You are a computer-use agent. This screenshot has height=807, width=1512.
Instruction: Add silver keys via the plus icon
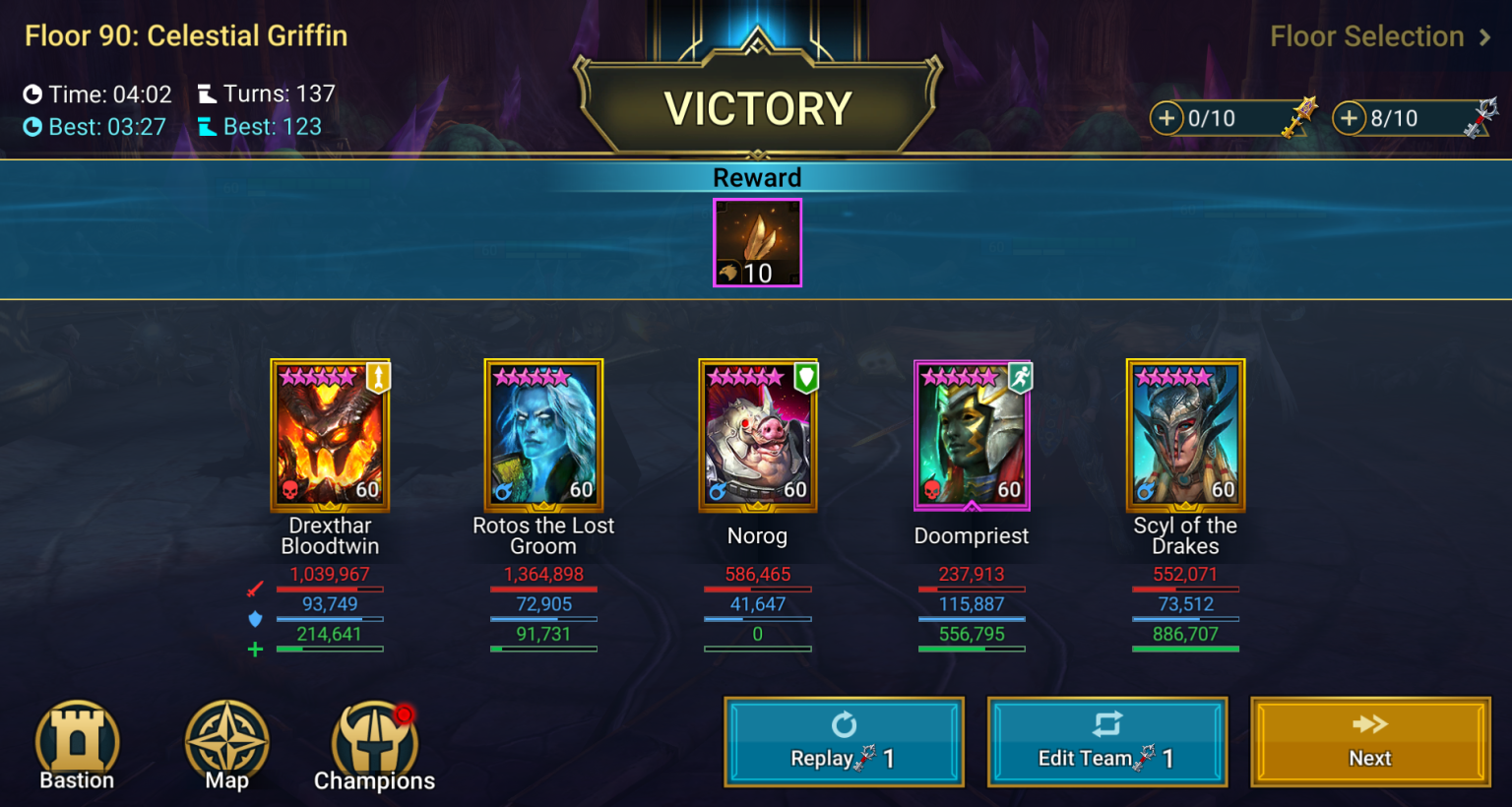(x=1350, y=118)
